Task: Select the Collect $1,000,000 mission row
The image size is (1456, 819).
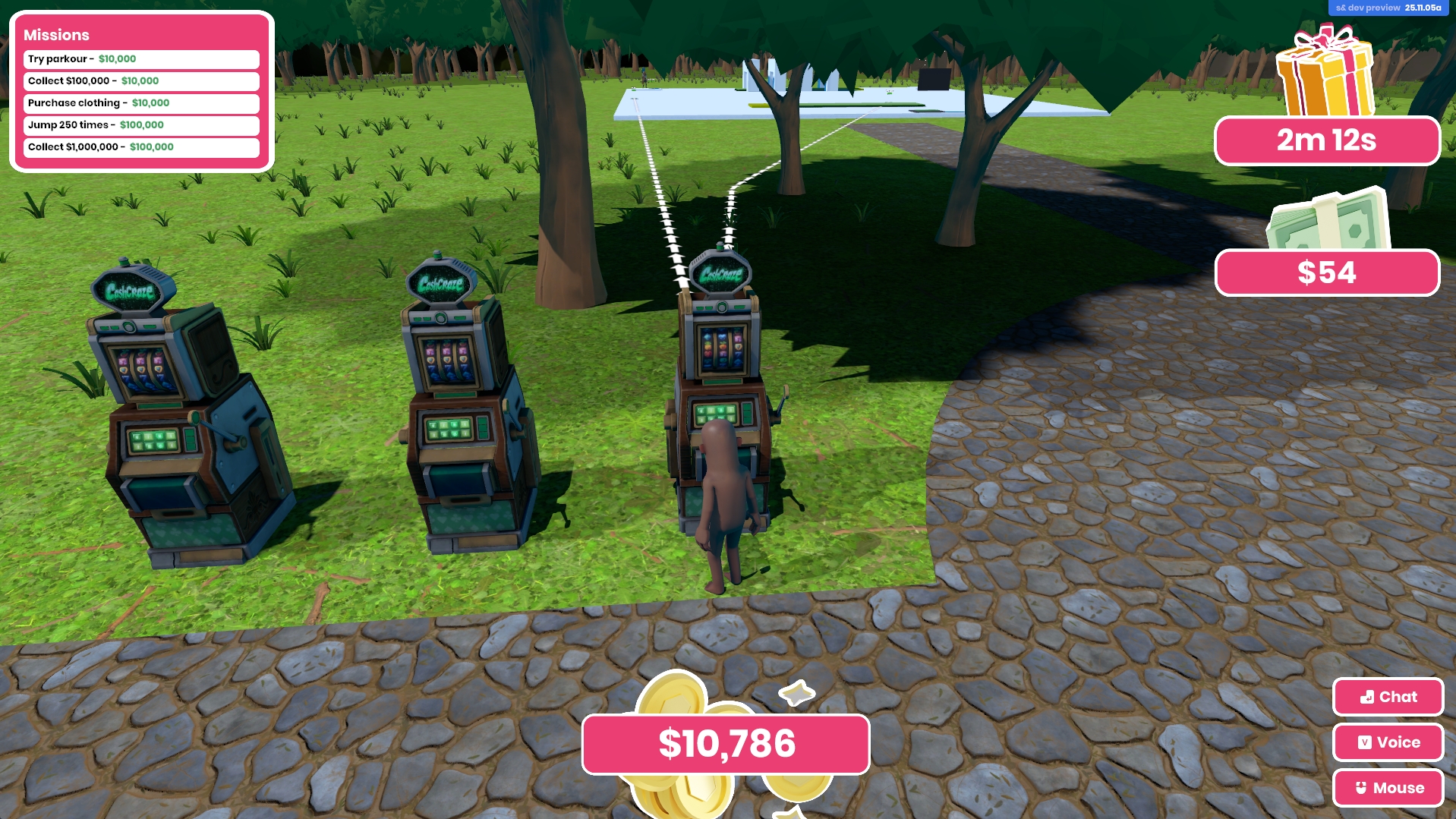Action: click(x=141, y=147)
